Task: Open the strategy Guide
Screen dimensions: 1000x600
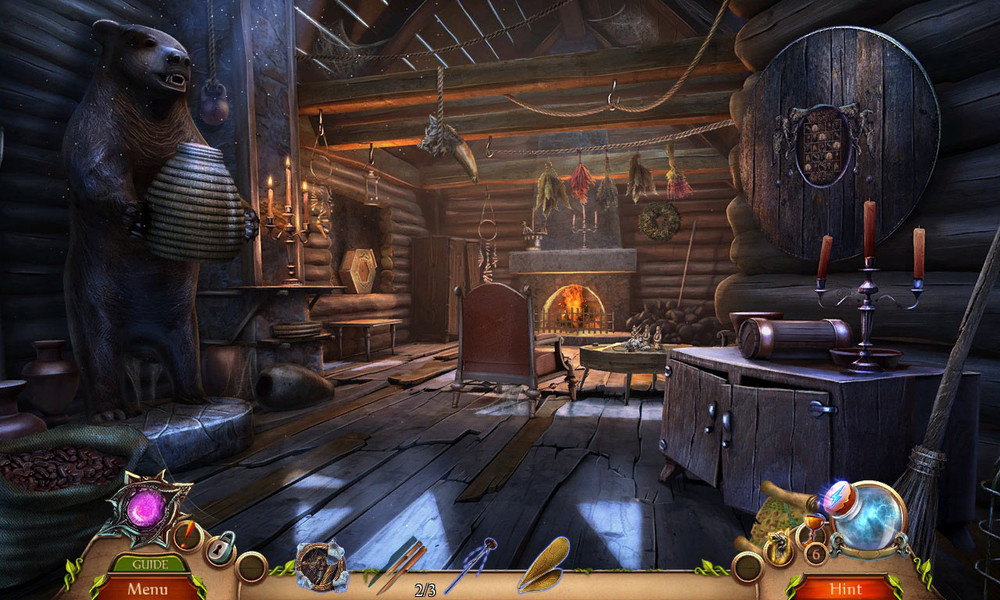Action: (146, 564)
